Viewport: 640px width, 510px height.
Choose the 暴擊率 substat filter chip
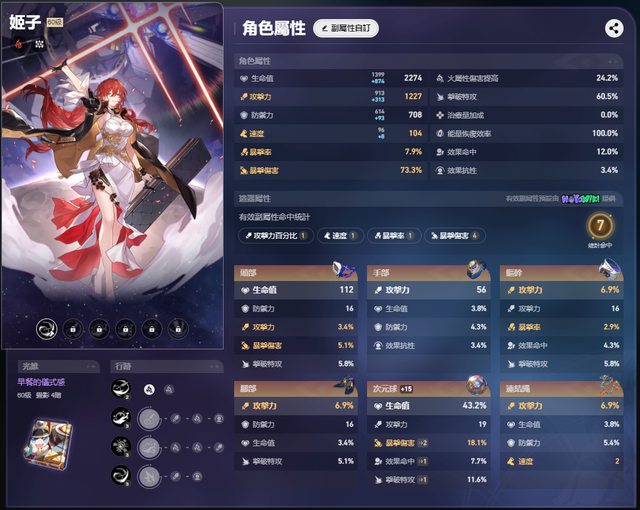[393, 235]
